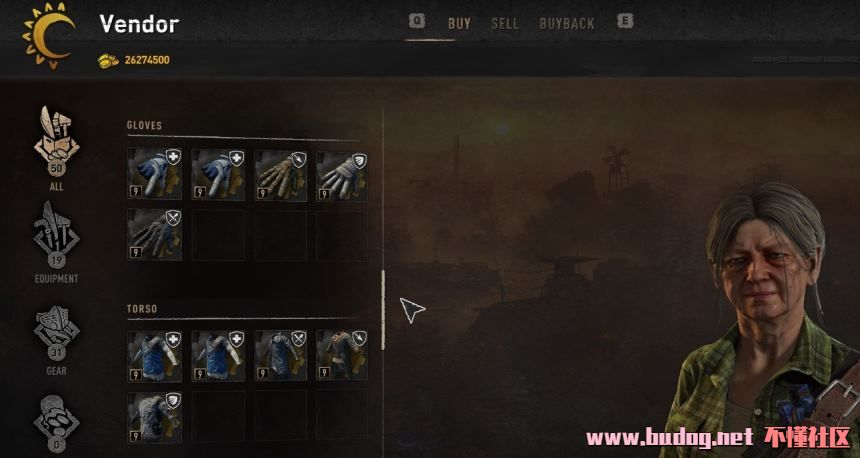Switch to the SELL tab
This screenshot has height=458, width=860.
pos(505,24)
